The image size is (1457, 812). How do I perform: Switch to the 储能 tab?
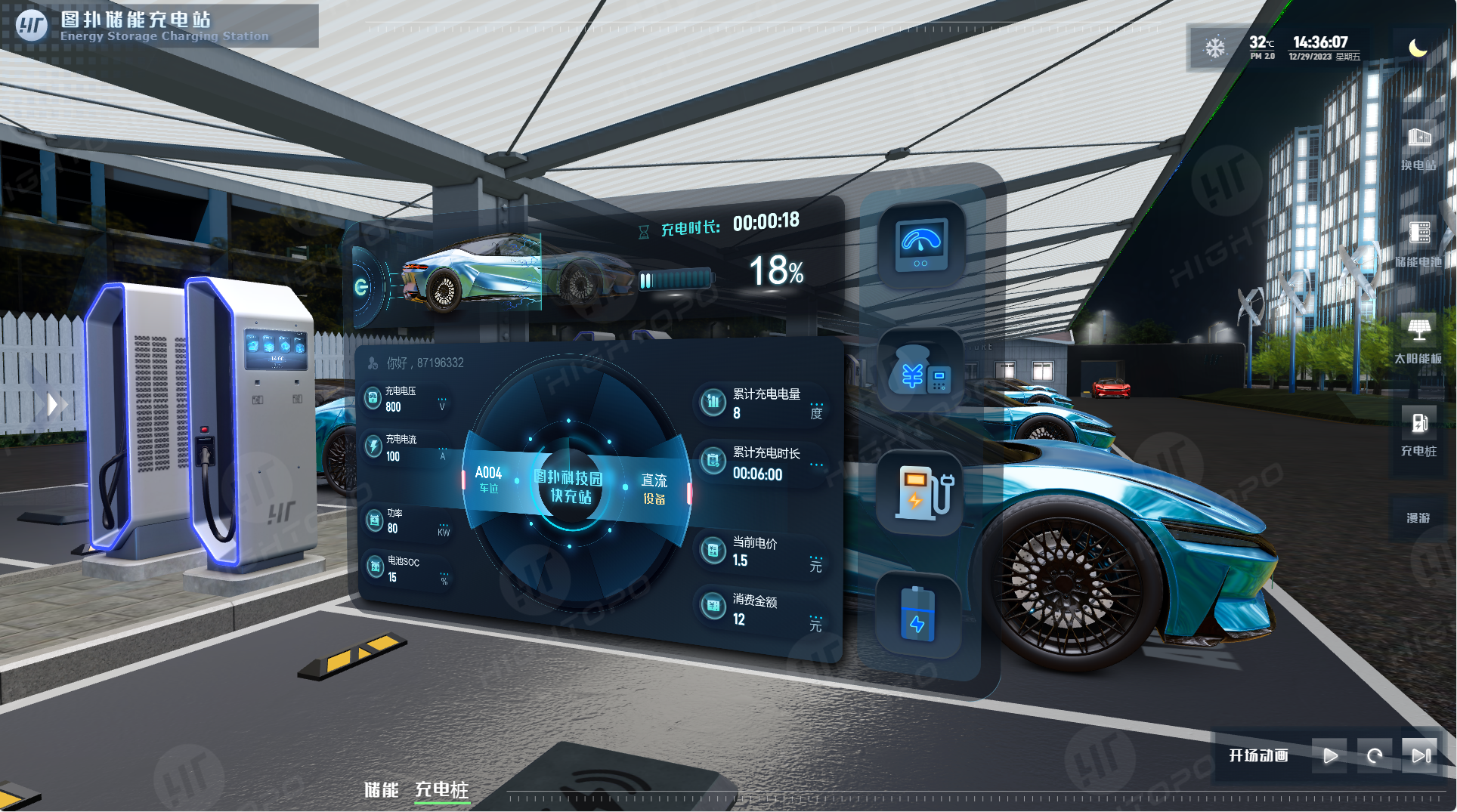pyautogui.click(x=381, y=790)
